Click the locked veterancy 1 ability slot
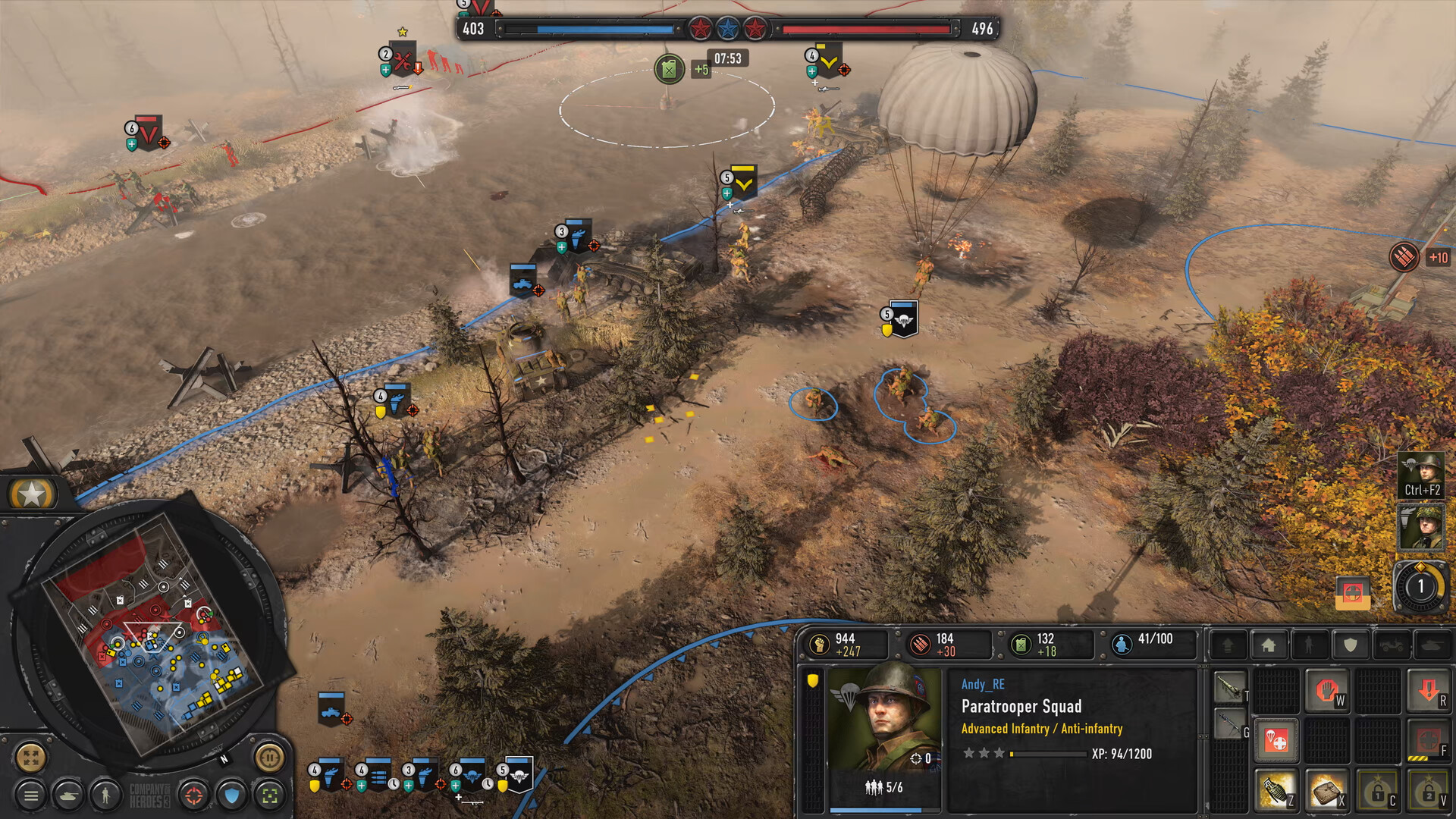 pos(1378,789)
